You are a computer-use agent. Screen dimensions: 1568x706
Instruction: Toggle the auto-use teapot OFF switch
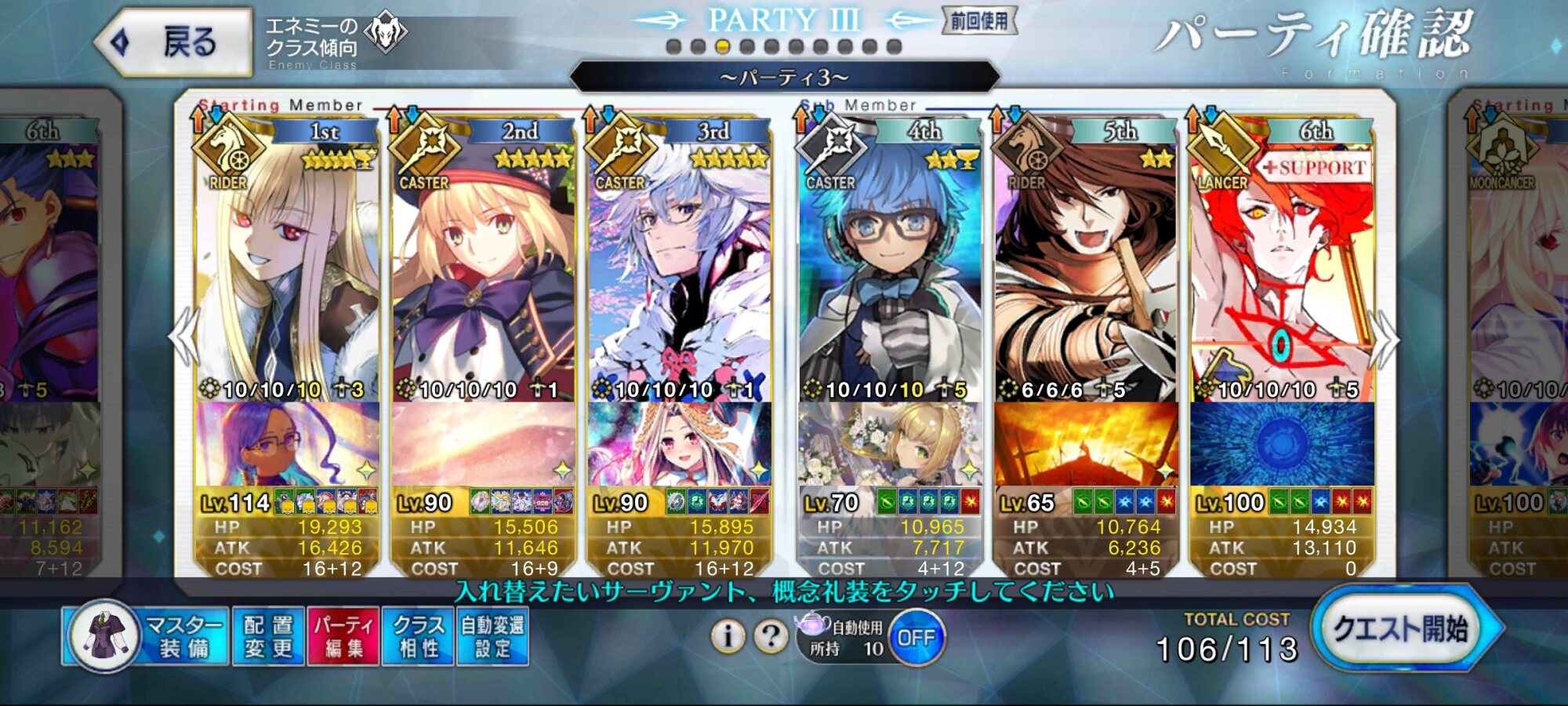coord(916,638)
